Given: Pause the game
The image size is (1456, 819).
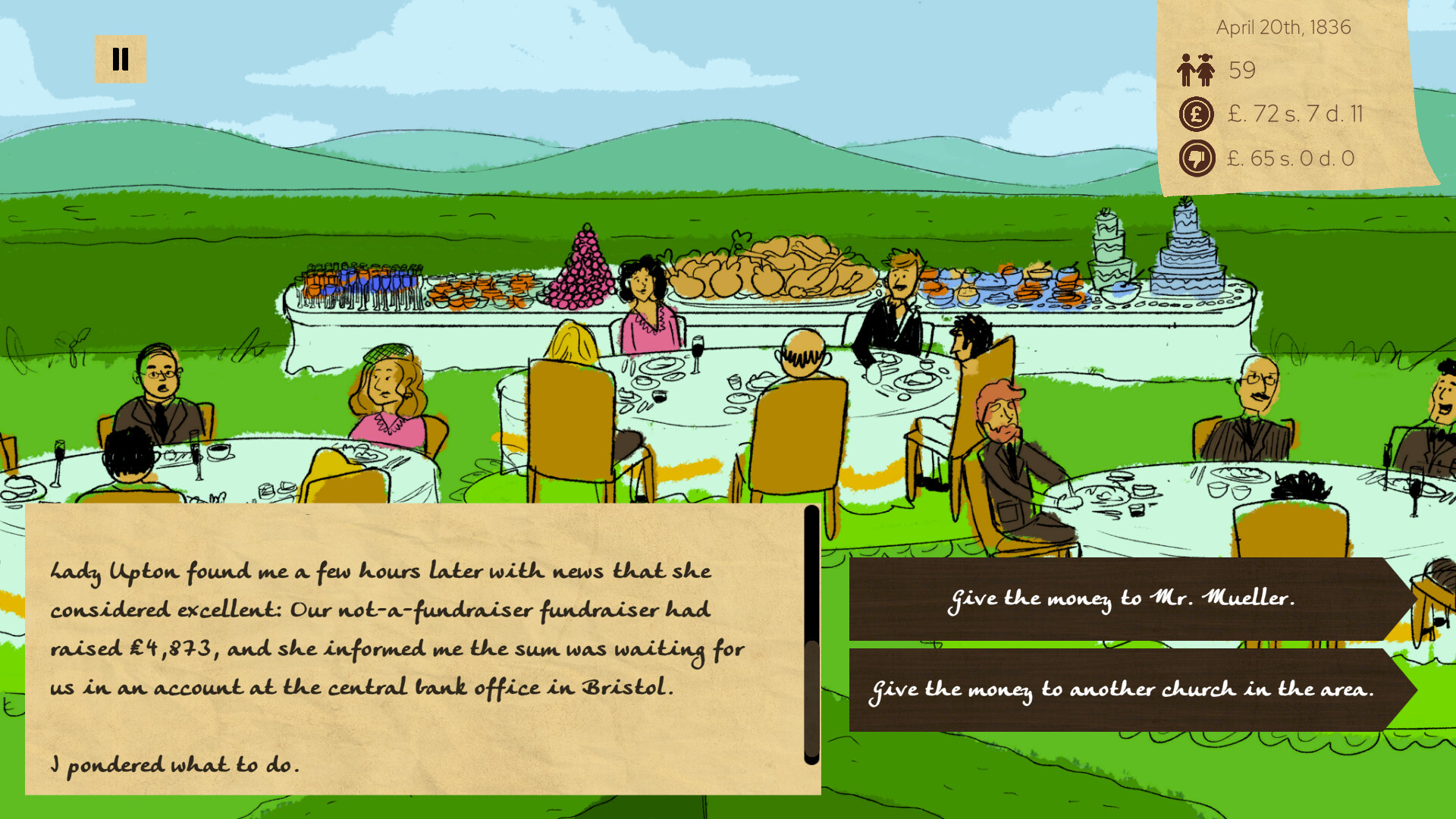Looking at the screenshot, I should point(120,57).
